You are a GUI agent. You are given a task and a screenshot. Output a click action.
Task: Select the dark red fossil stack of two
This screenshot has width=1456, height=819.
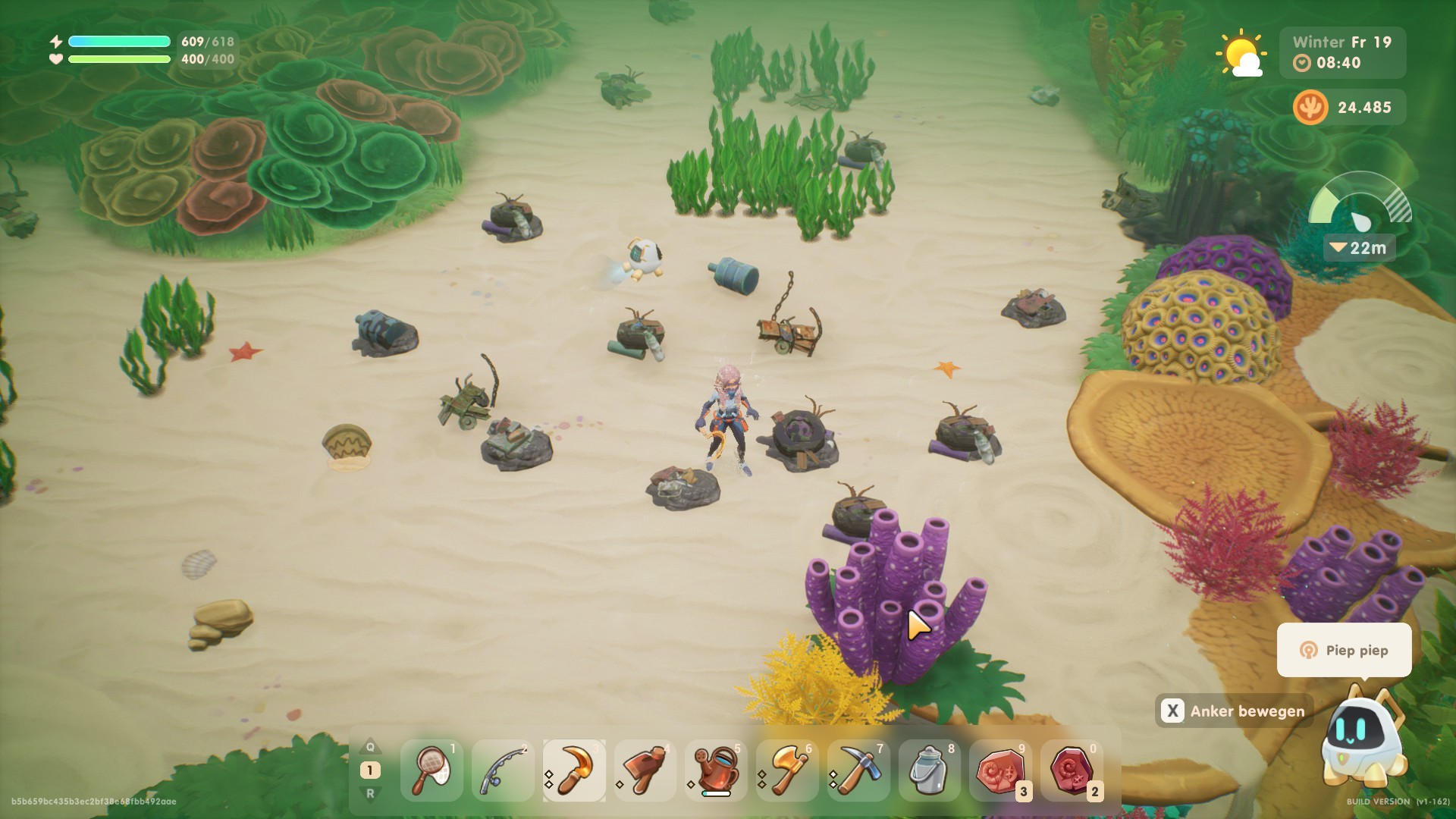[1072, 770]
